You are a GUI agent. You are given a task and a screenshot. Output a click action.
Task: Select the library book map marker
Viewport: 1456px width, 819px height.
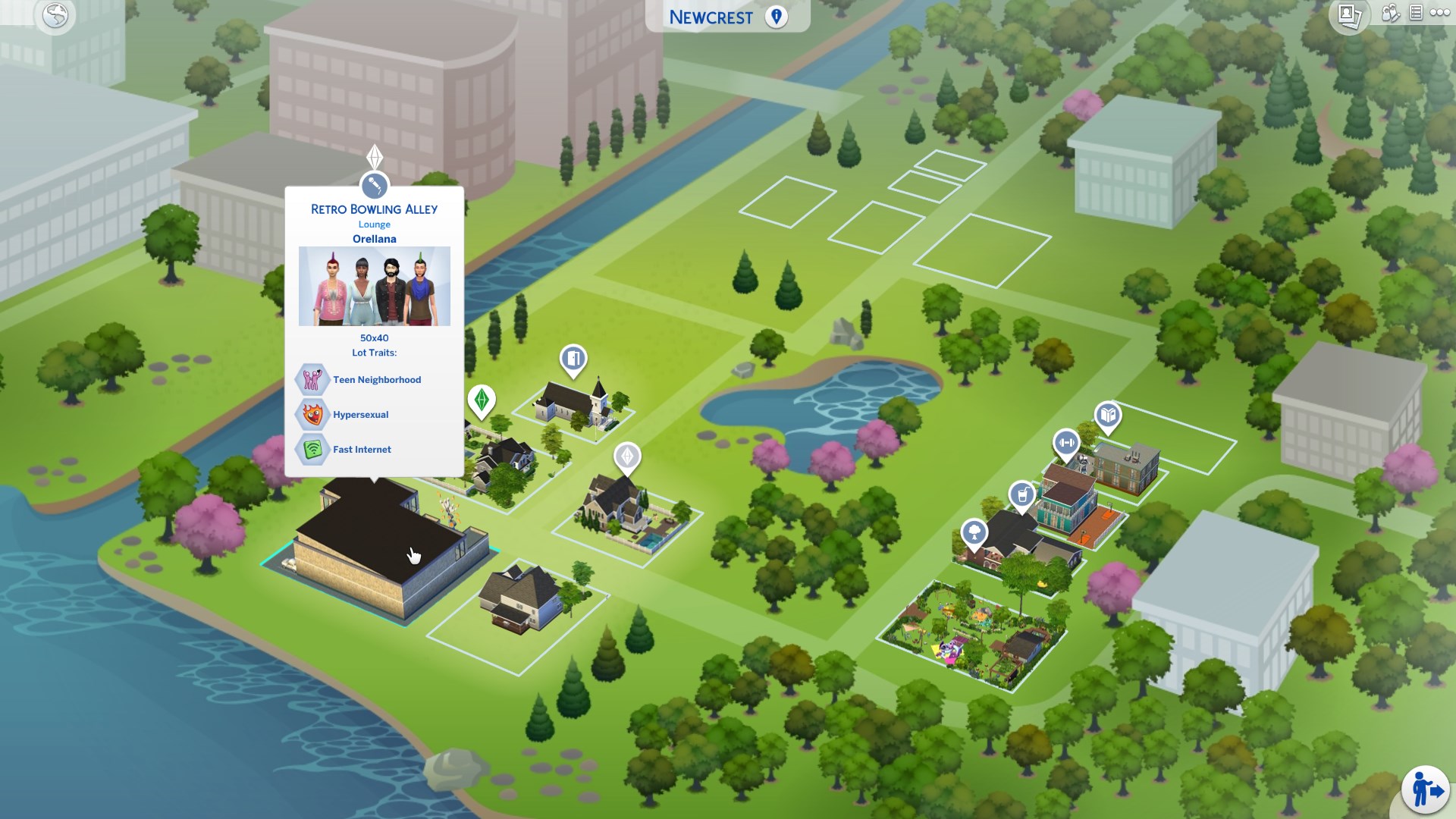[x=1108, y=416]
